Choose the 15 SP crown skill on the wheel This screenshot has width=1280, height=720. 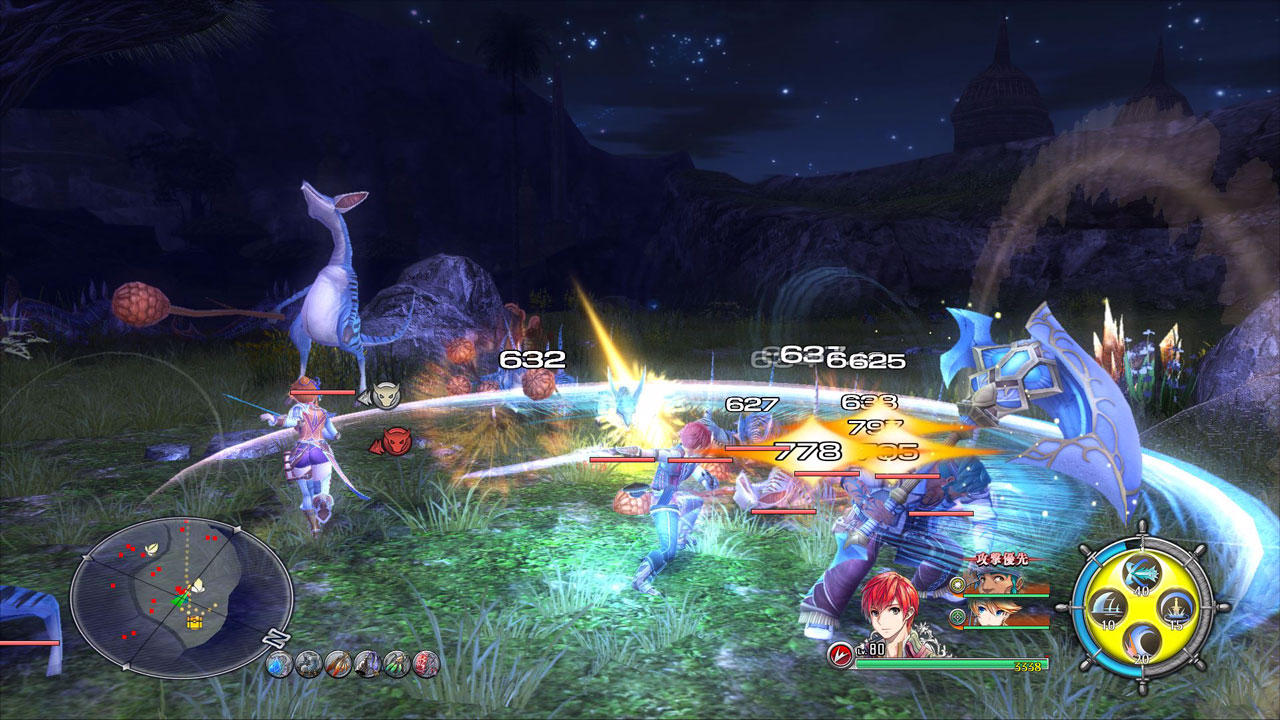click(x=1174, y=610)
